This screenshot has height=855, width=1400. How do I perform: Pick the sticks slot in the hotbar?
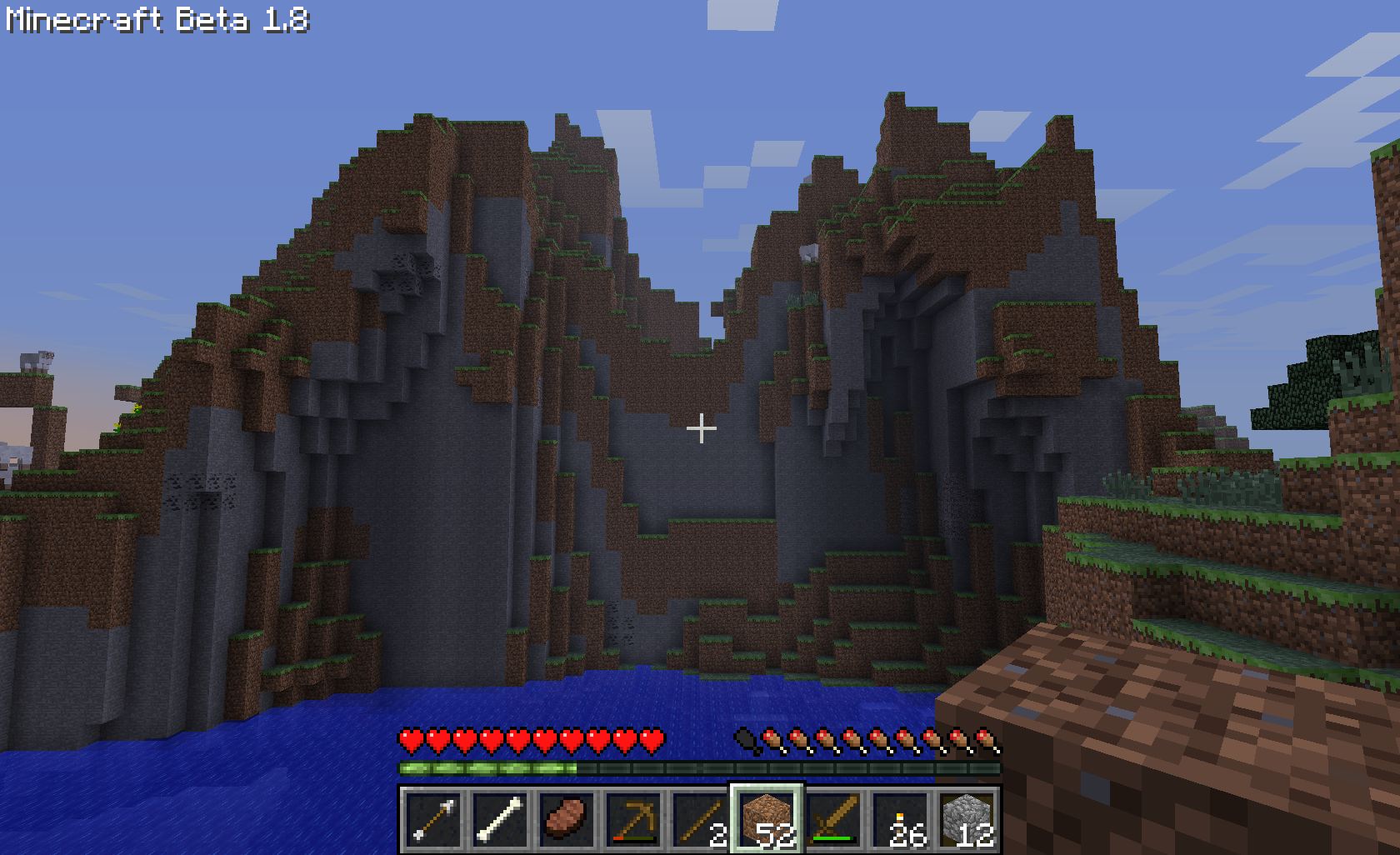(700, 819)
